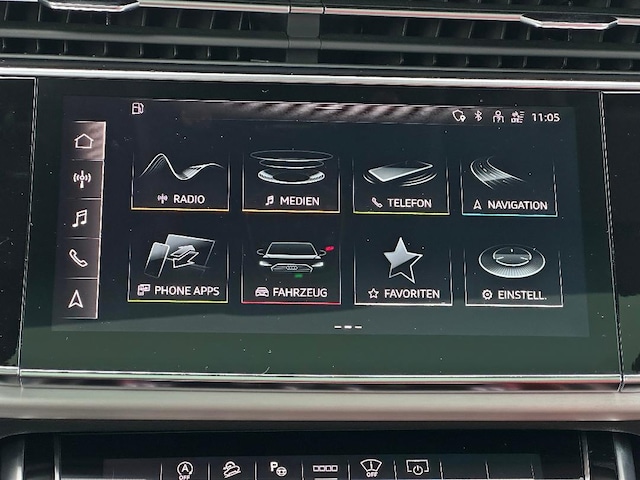This screenshot has width=640, height=480.
Task: Tap the home icon in sidebar
Action: click(x=84, y=141)
